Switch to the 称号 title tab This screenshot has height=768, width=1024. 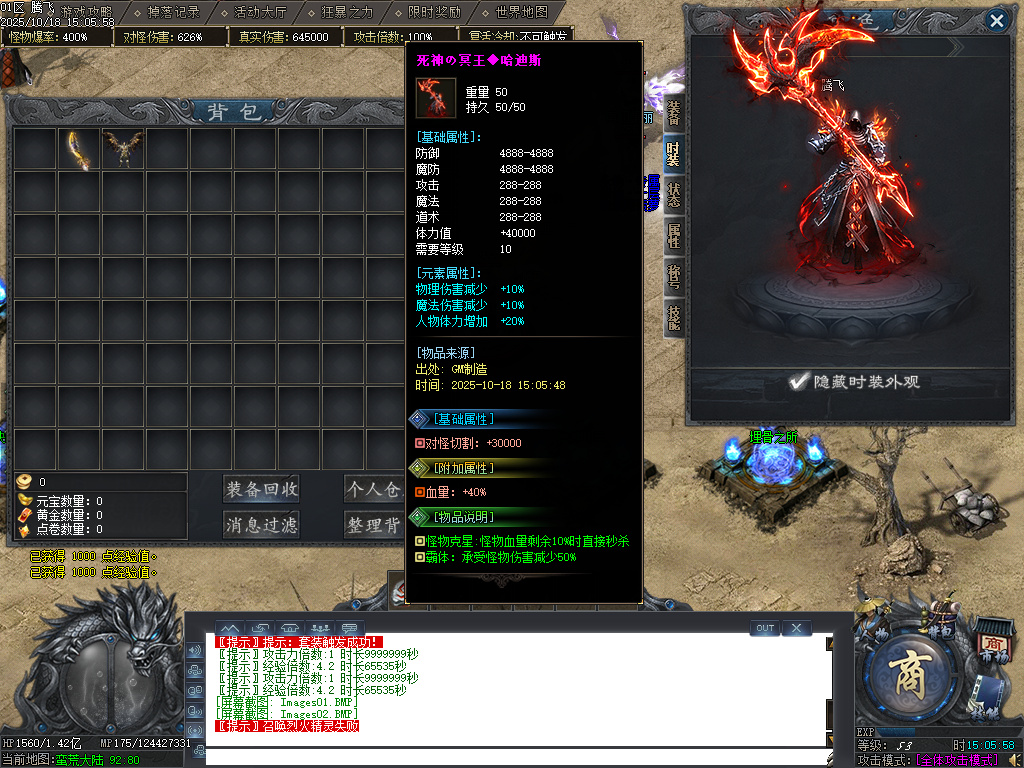coord(674,277)
